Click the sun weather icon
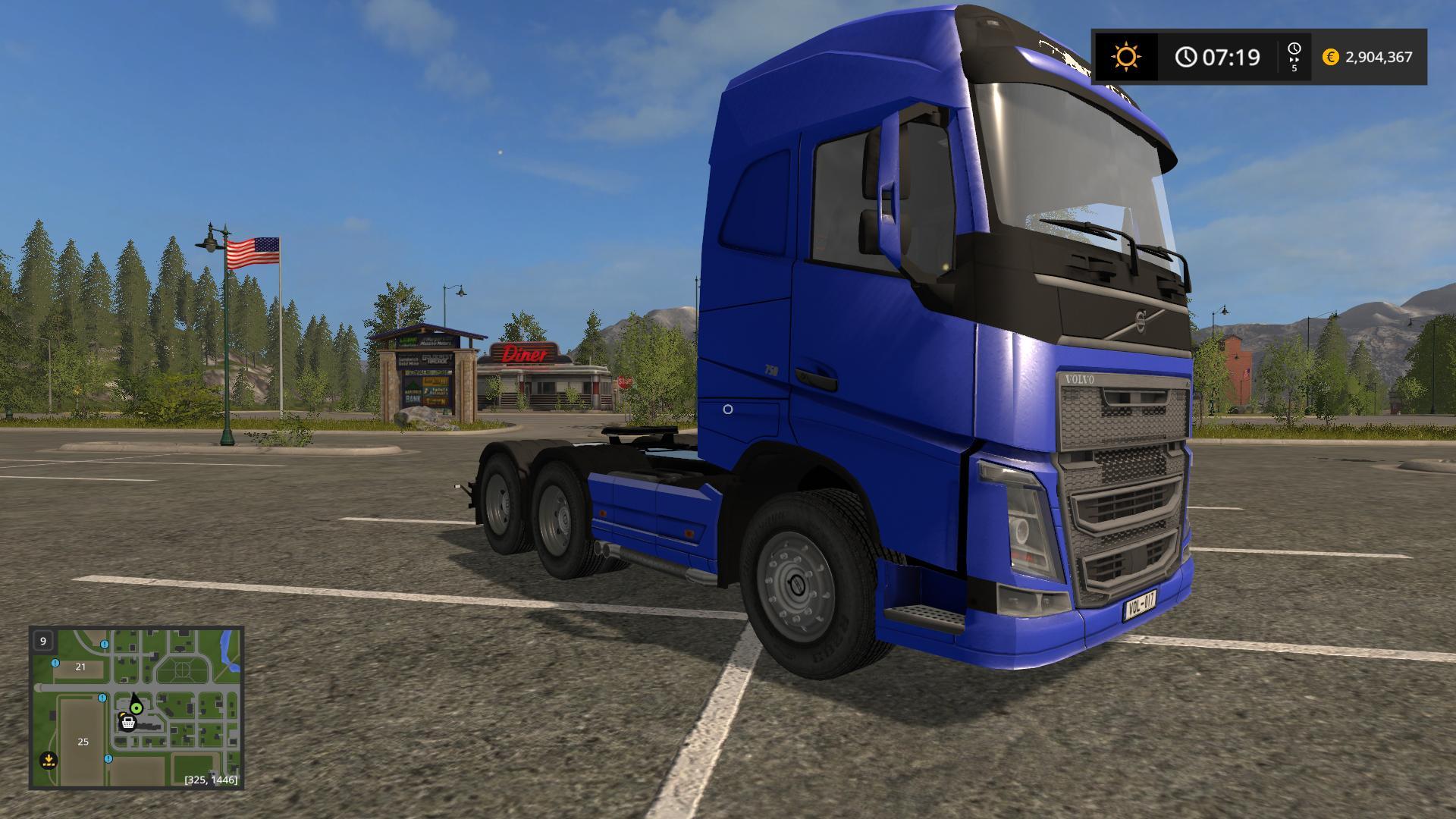The image size is (1456, 819). [1126, 55]
